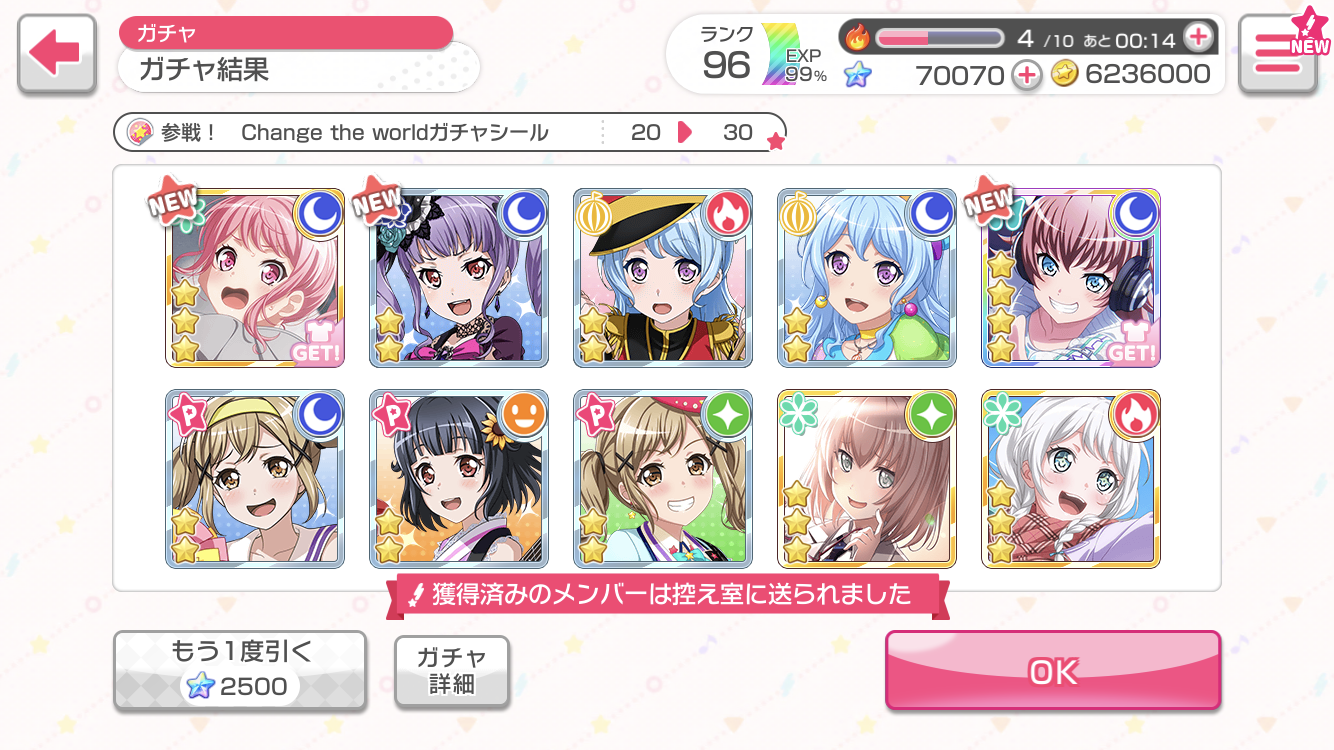Select the purple twin-tail gothic card
The image size is (1334, 750).
(x=459, y=278)
